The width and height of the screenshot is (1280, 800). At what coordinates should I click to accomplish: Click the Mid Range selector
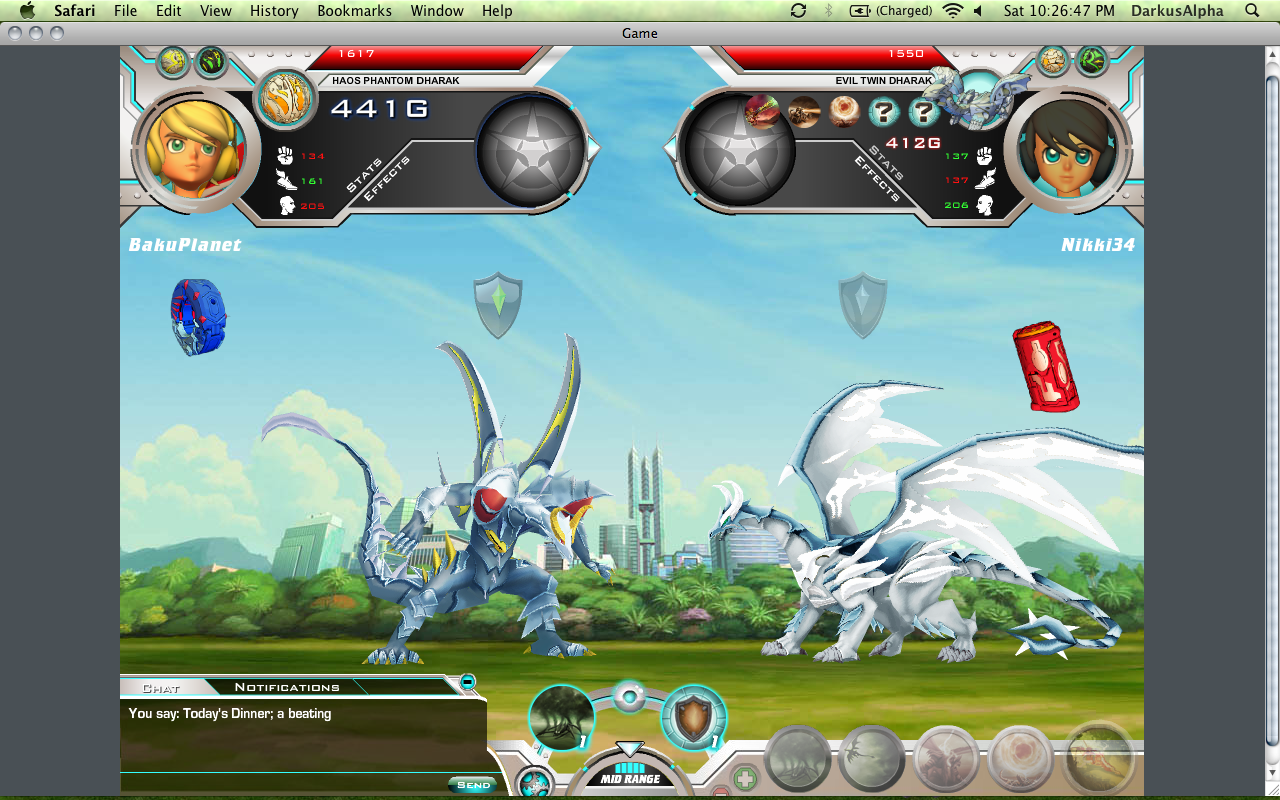(629, 778)
